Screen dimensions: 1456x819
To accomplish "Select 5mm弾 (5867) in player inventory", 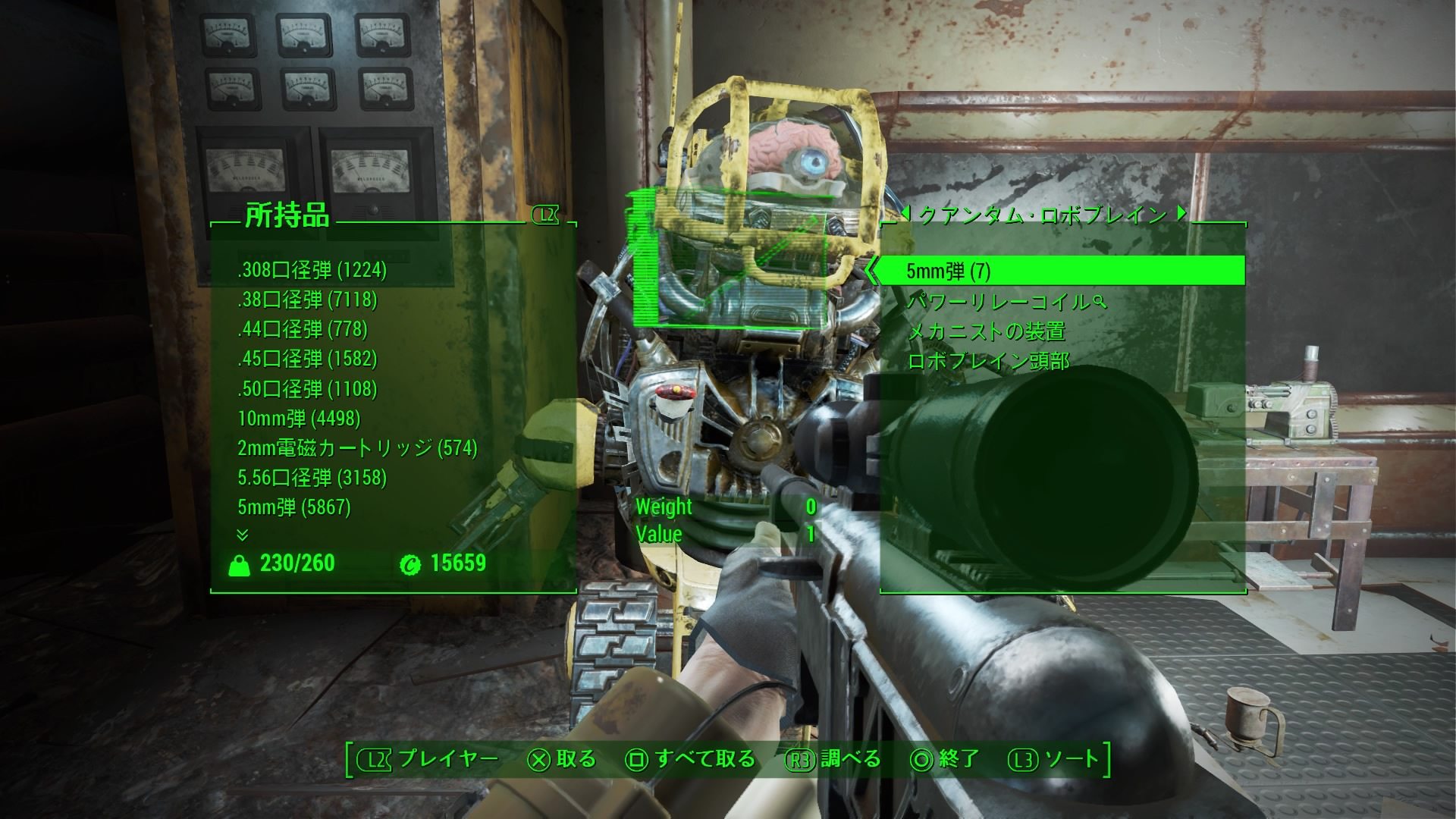I will click(x=294, y=507).
